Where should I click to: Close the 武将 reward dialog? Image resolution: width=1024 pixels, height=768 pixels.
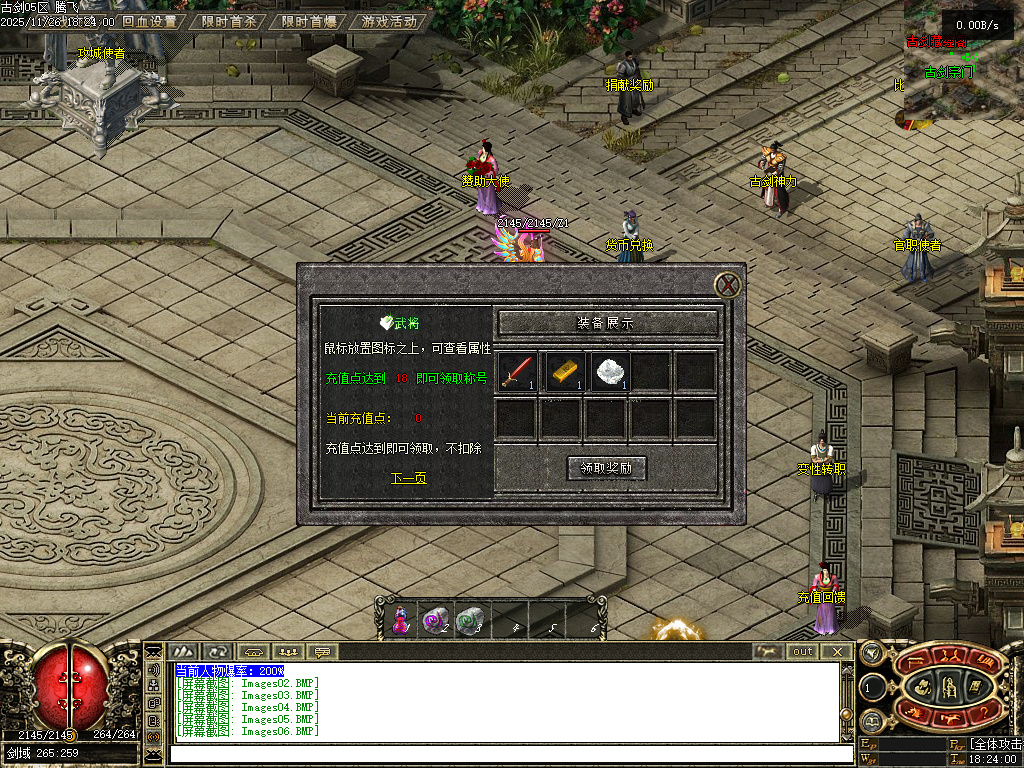click(x=730, y=285)
